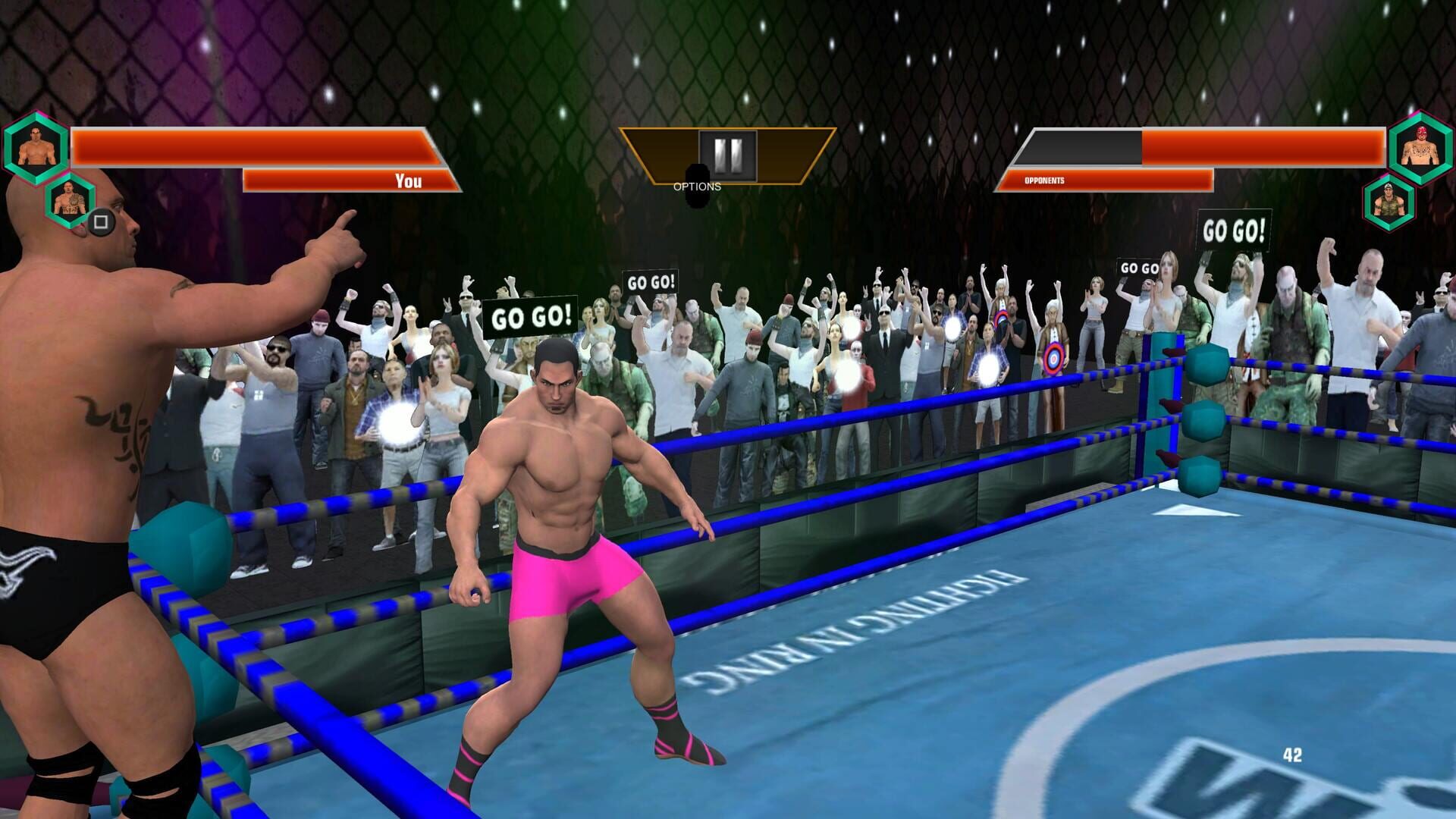Pause the match with the pause bars icon
Screen dimensions: 1456x819
[x=728, y=157]
